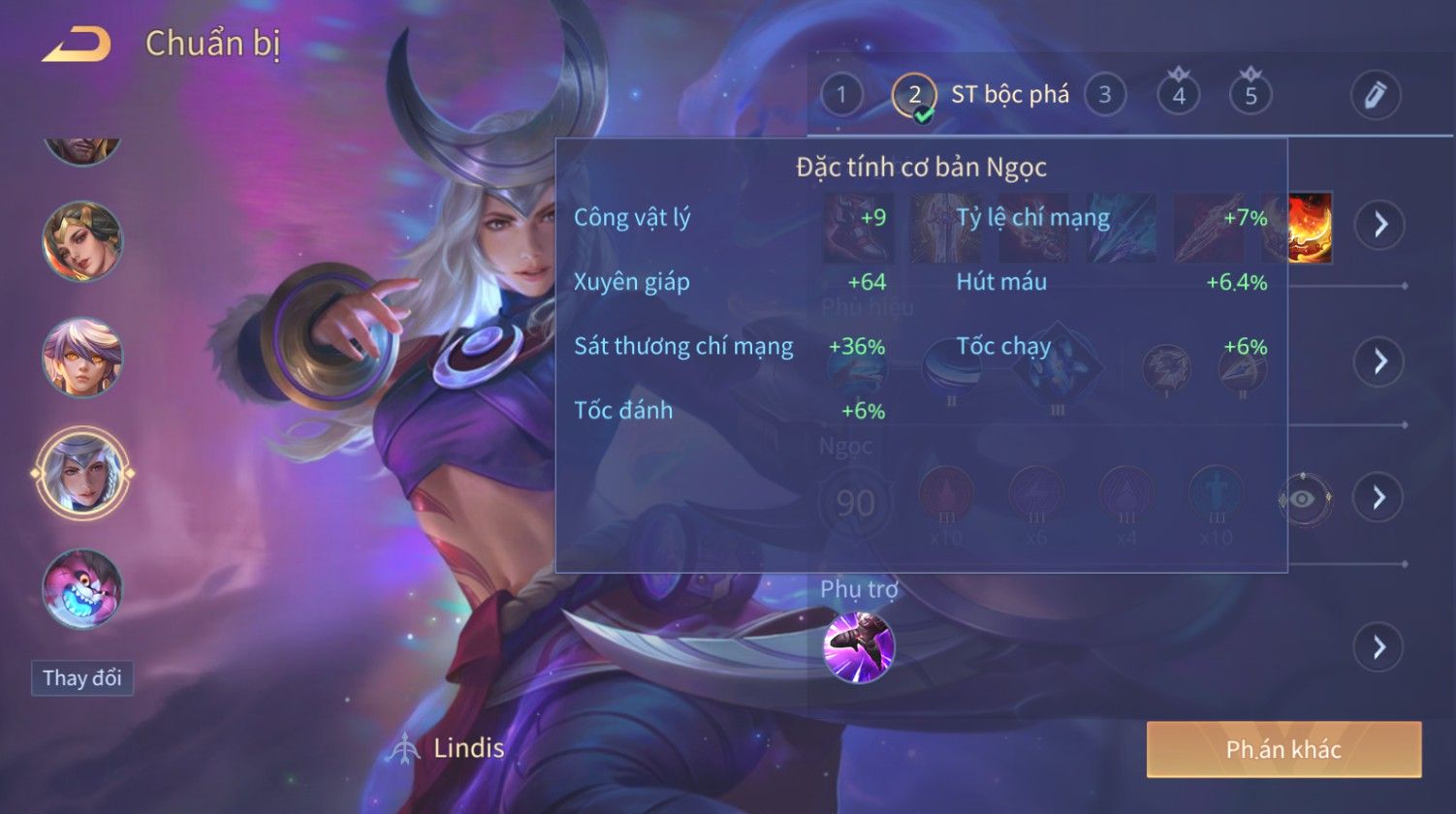Select the selected Lindis hero portrait
The width and height of the screenshot is (1456, 814).
pos(82,474)
